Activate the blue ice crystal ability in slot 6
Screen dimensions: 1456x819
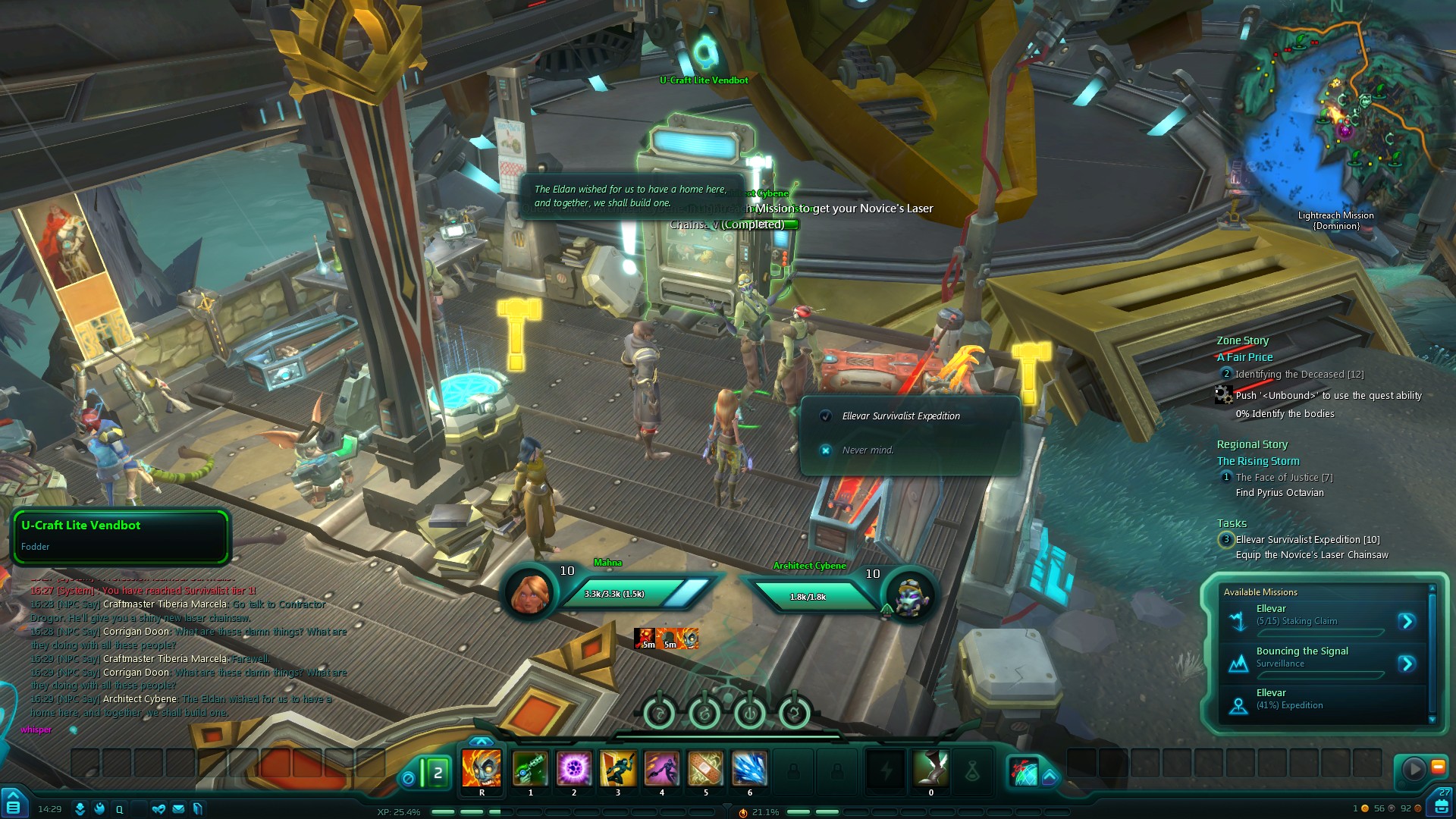coord(749,769)
